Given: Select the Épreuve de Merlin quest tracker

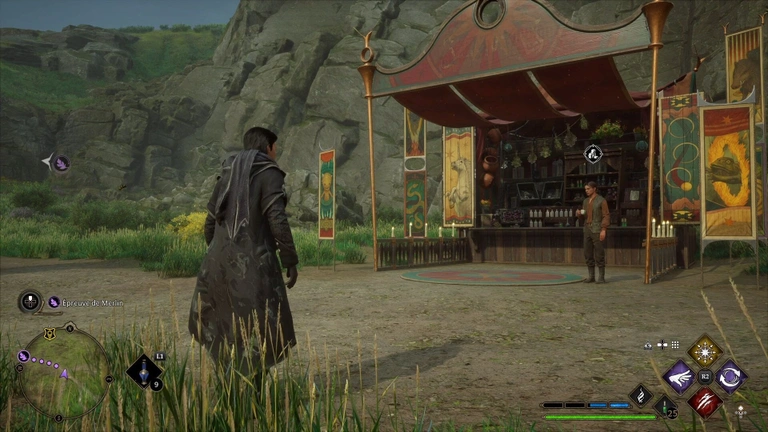Looking at the screenshot, I should coord(90,302).
